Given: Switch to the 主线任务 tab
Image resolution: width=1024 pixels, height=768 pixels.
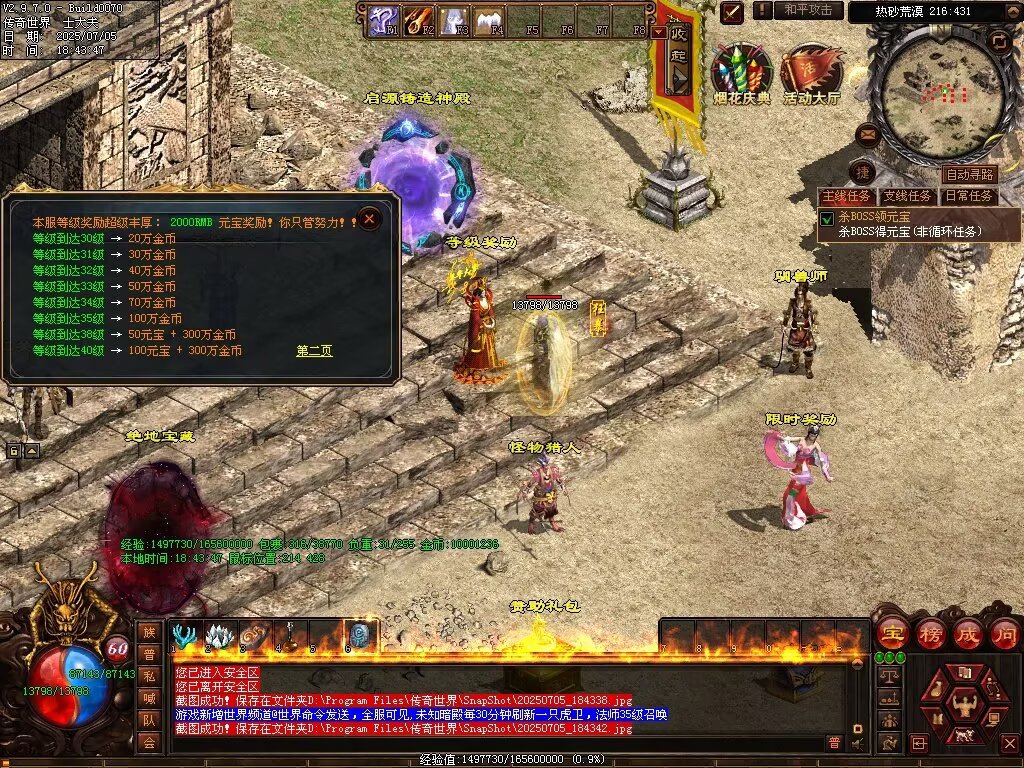Looking at the screenshot, I should [846, 196].
